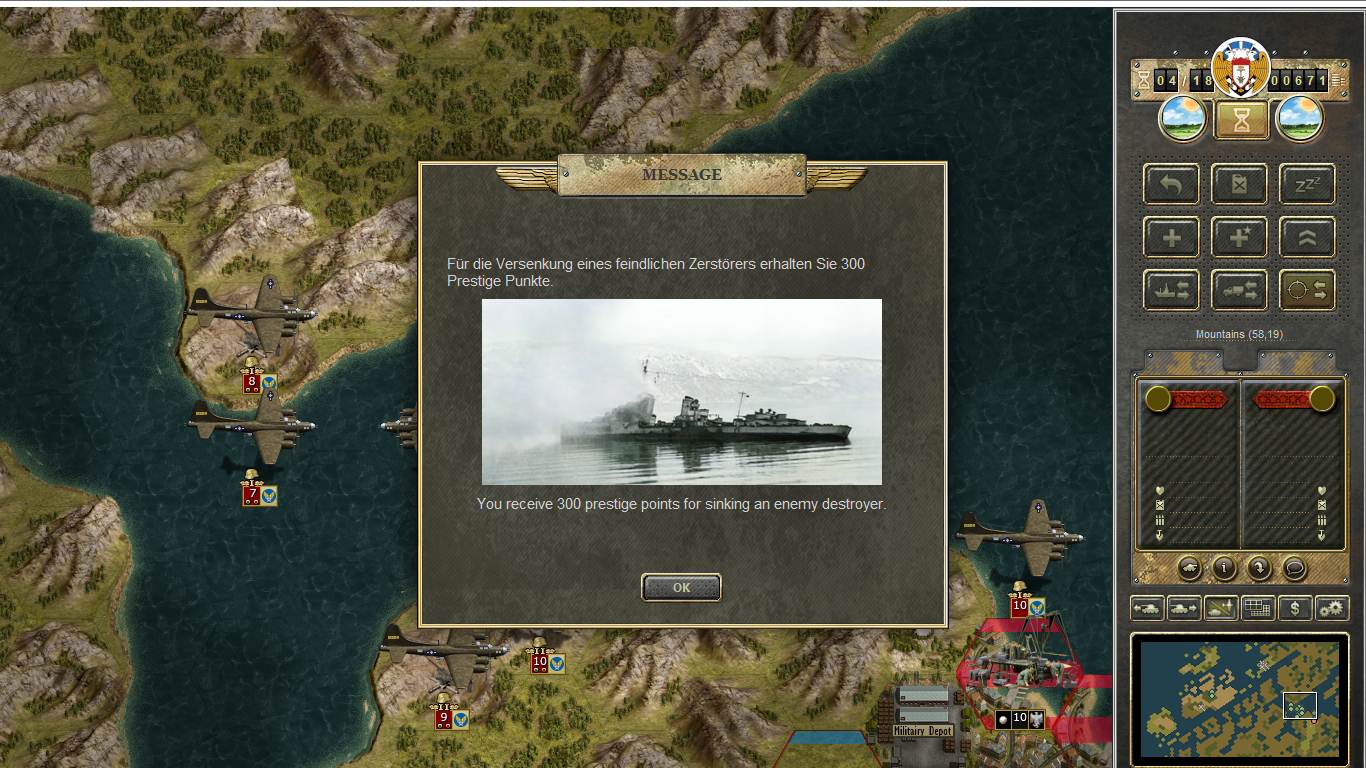The image size is (1366, 768).
Task: Open the speech bubble message log
Action: pyautogui.click(x=1295, y=568)
